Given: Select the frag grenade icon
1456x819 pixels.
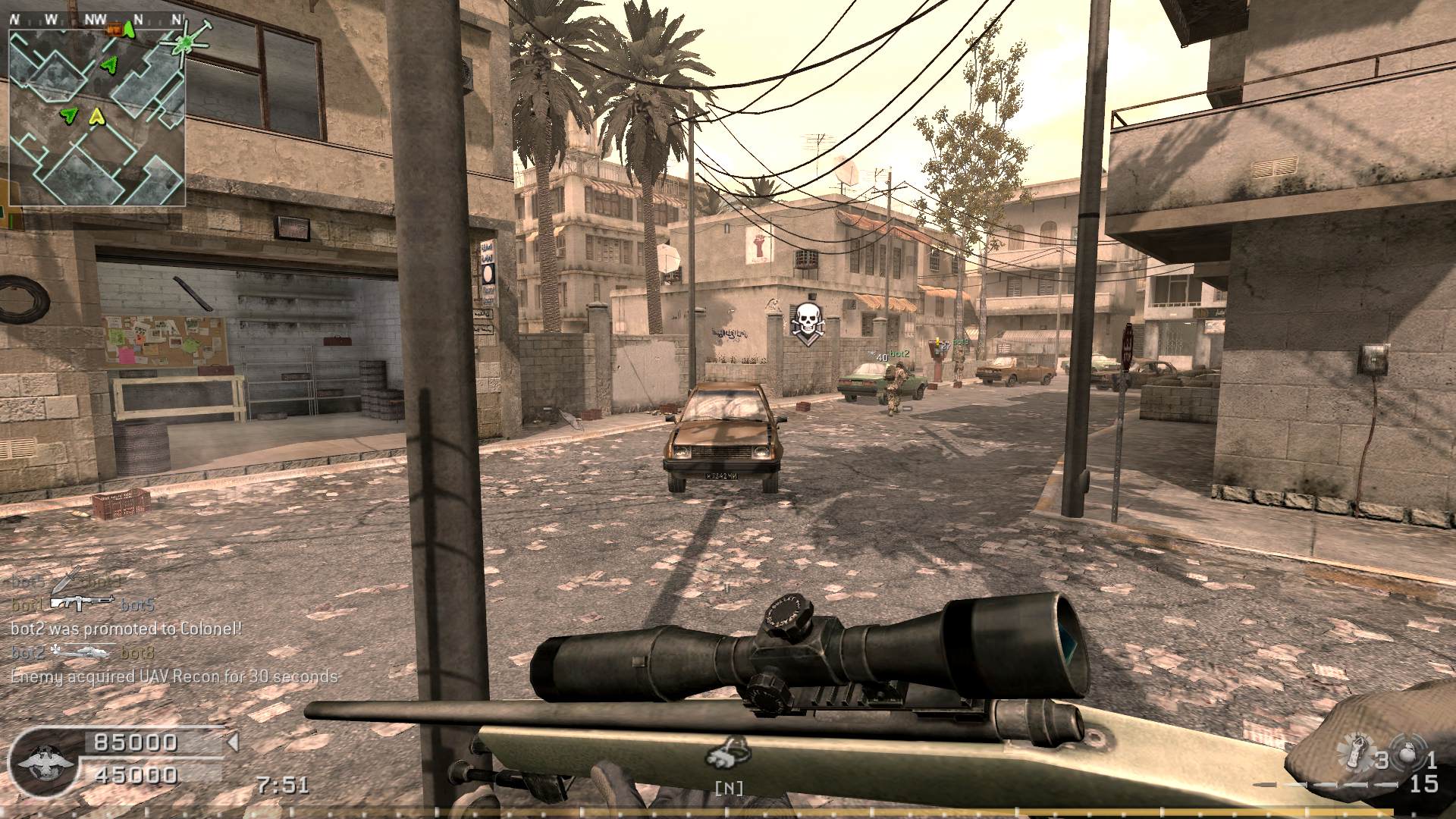Looking at the screenshot, I should tap(1410, 754).
